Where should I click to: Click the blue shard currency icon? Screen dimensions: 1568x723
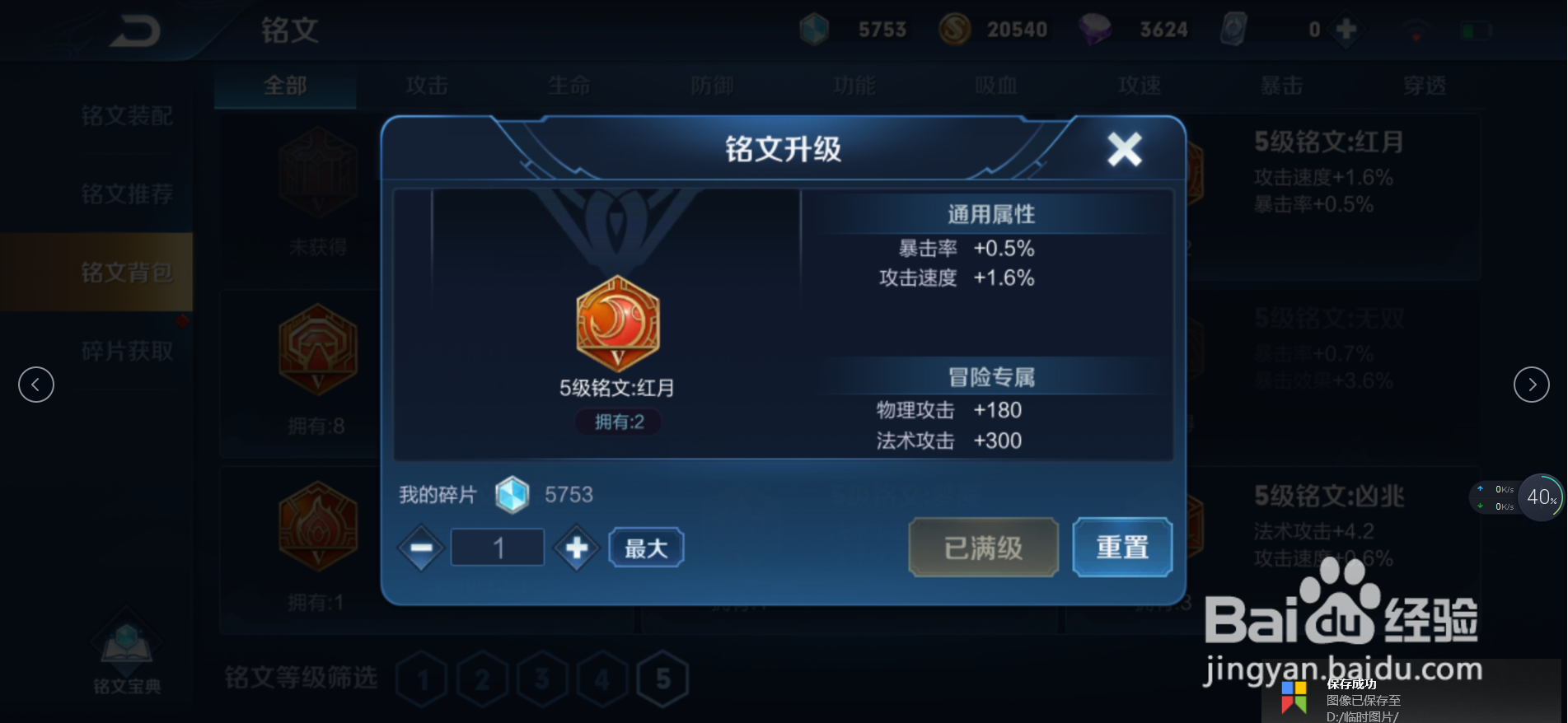point(814,28)
